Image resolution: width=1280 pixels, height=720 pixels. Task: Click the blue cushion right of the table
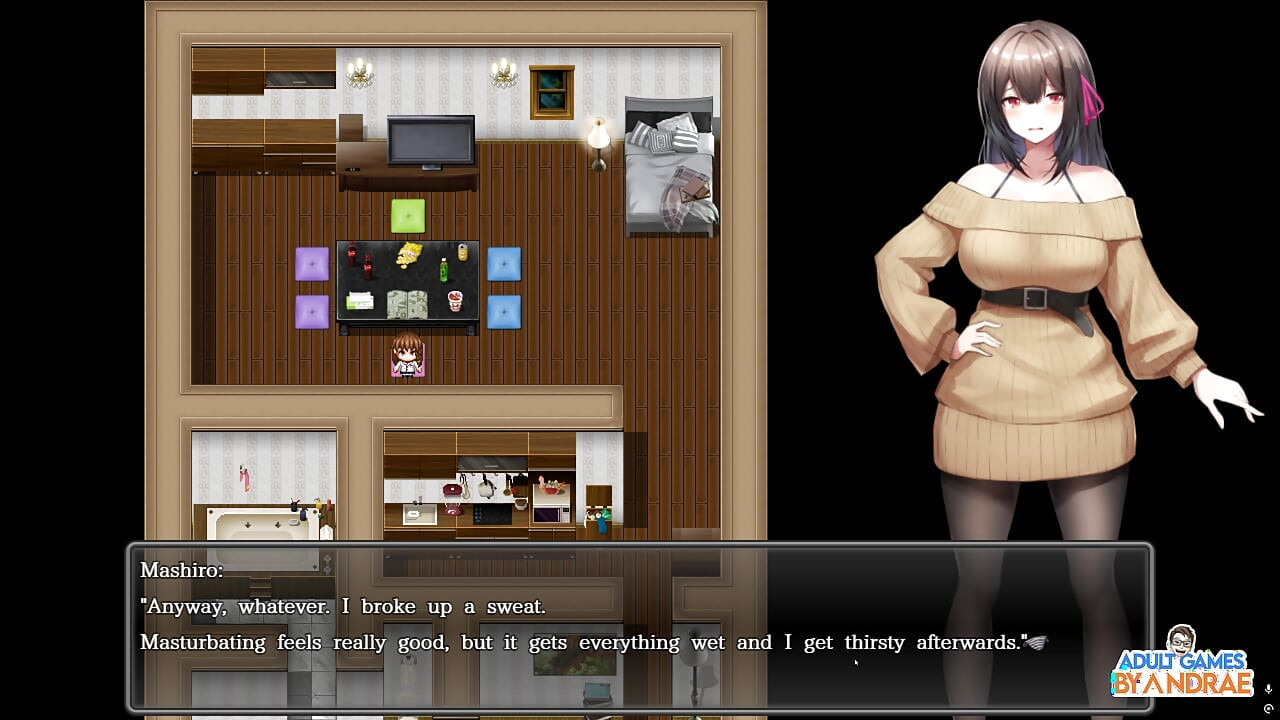click(x=504, y=265)
